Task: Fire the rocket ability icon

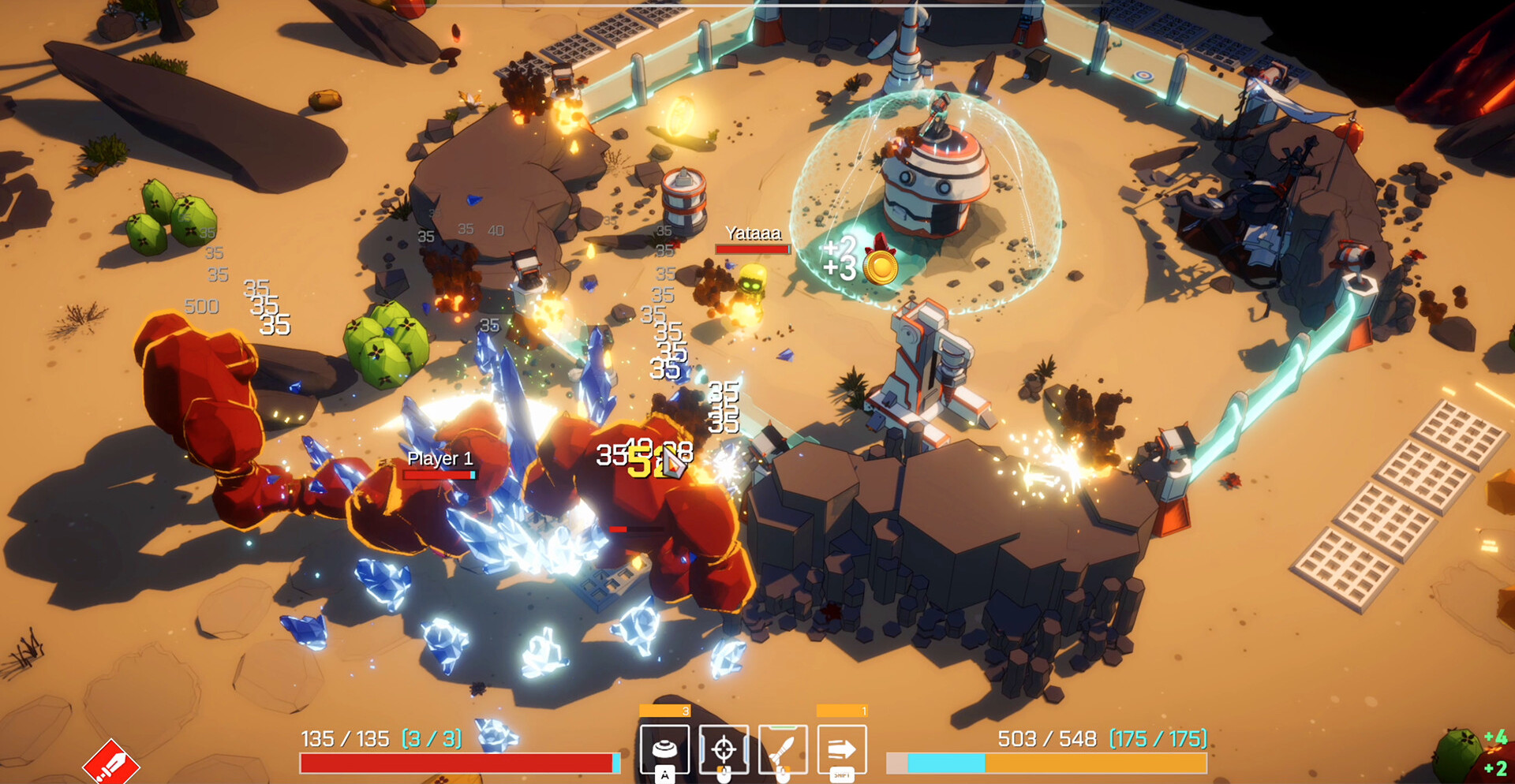Action: point(783,749)
